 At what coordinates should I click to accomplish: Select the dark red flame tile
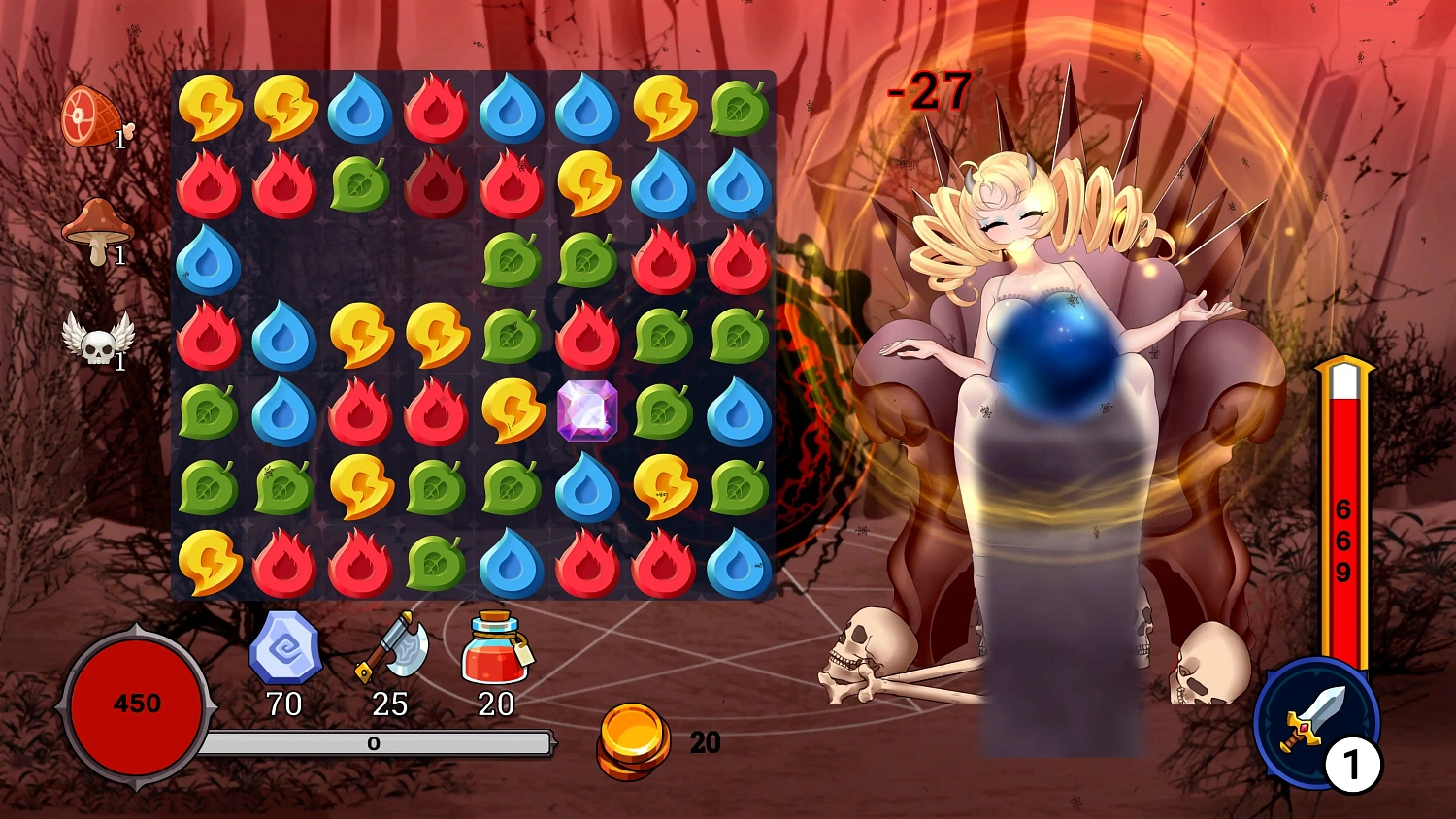pyautogui.click(x=436, y=184)
